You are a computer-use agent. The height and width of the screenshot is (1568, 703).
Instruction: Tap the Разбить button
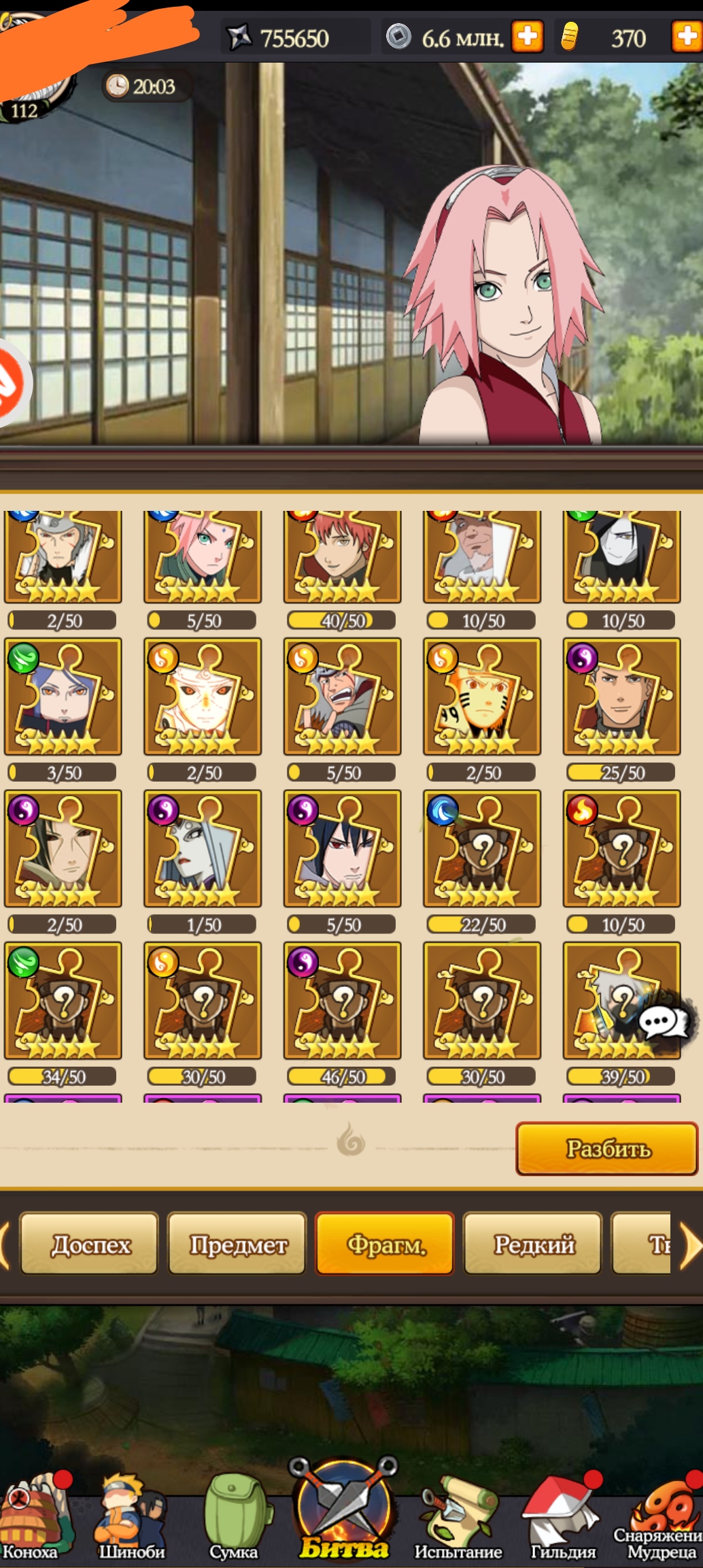606,1148
